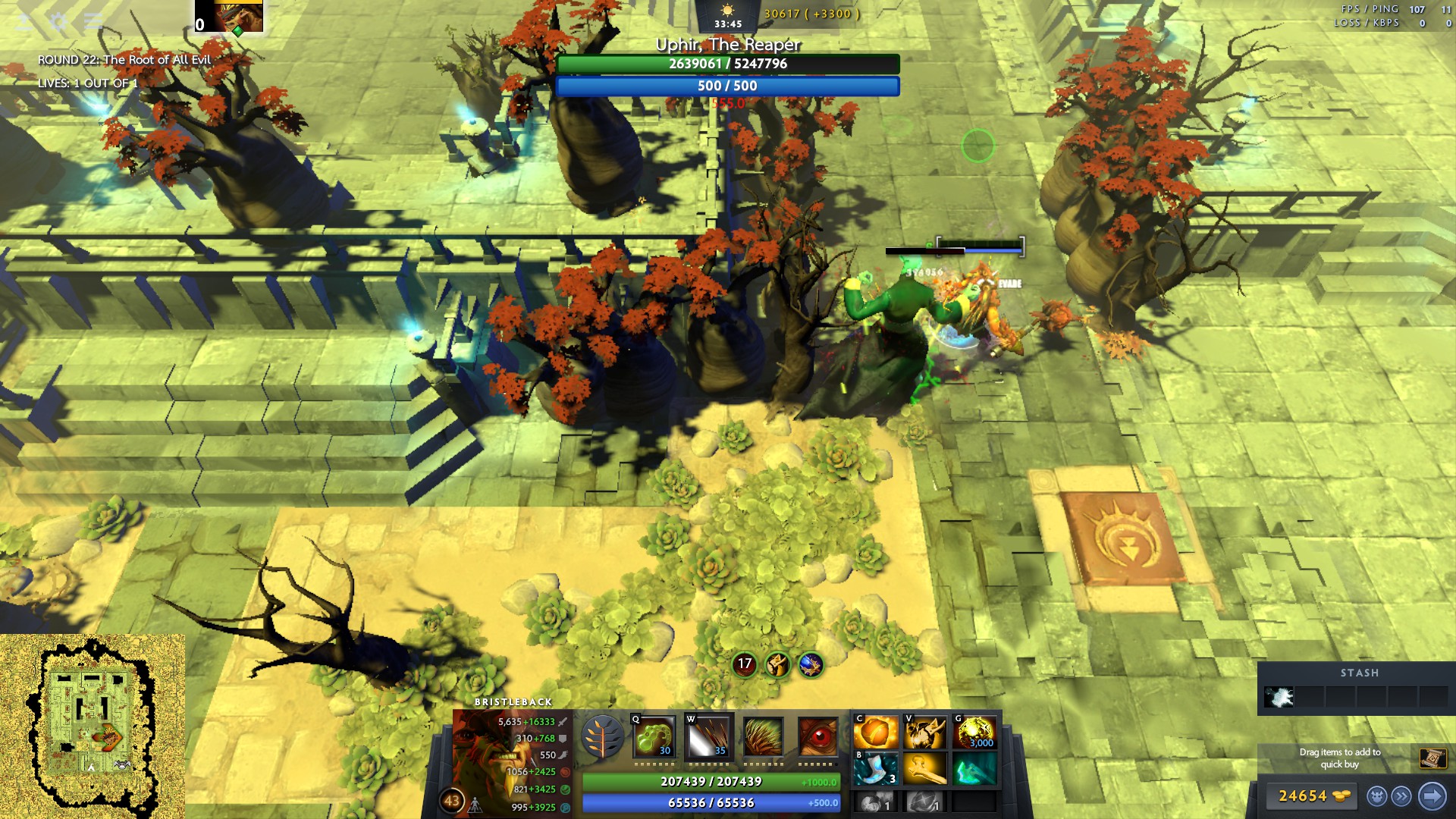Open the settings gear icon

point(58,21)
